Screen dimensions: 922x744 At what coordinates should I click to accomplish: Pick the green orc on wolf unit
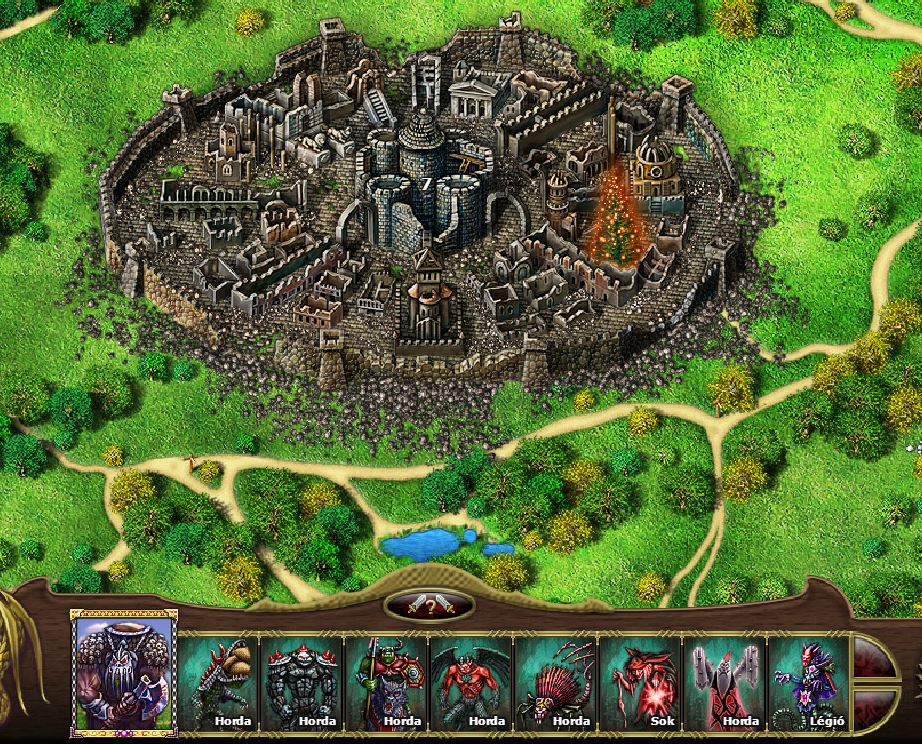pyautogui.click(x=386, y=682)
